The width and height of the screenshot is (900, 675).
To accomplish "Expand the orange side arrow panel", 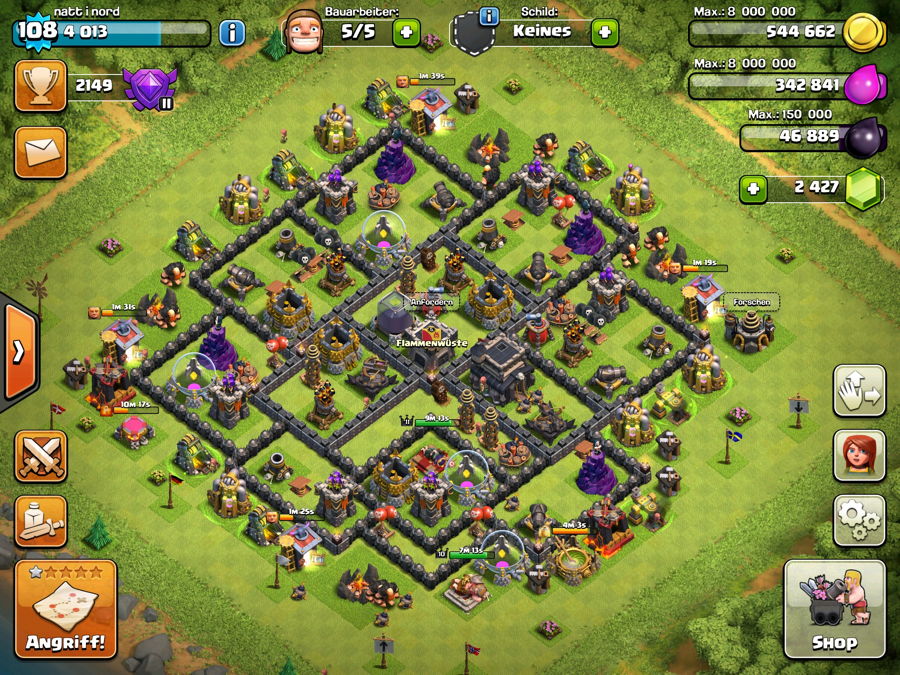I will [x=19, y=351].
